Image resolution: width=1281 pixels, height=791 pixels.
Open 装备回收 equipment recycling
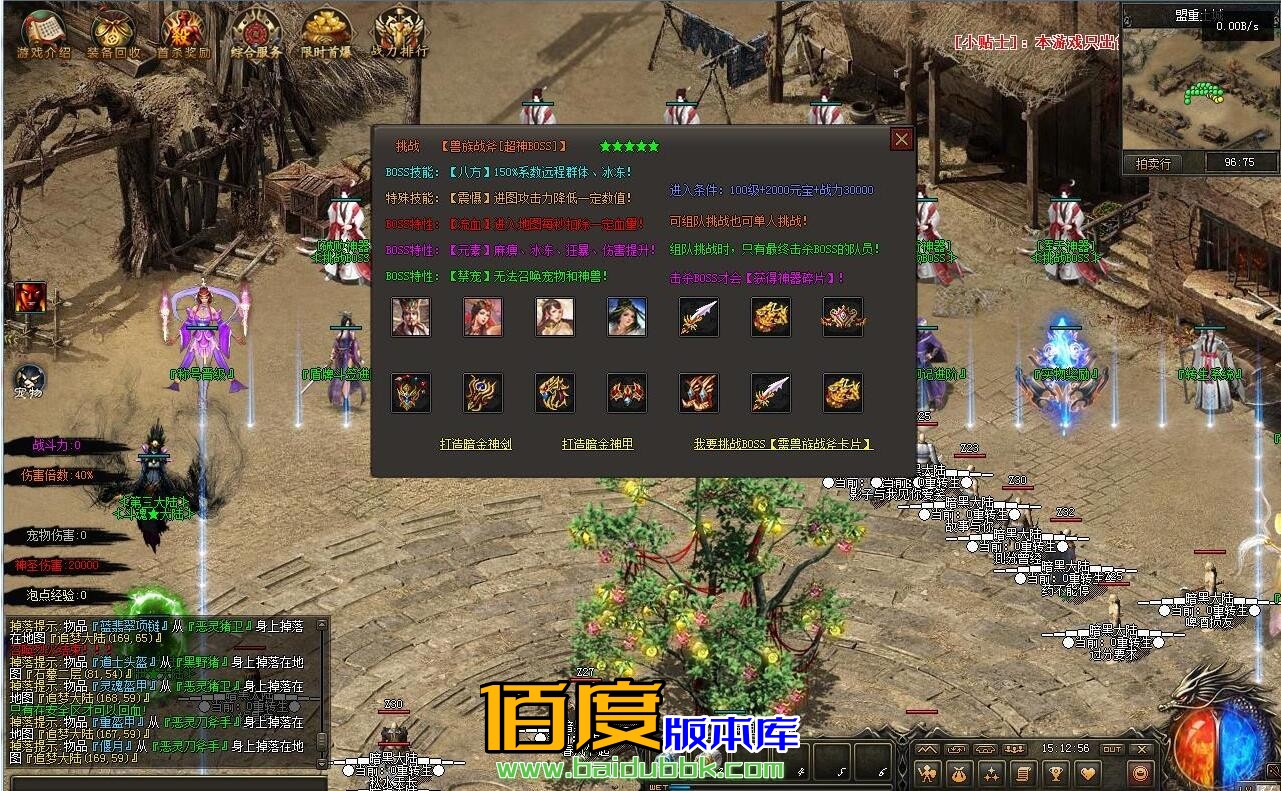coord(113,34)
